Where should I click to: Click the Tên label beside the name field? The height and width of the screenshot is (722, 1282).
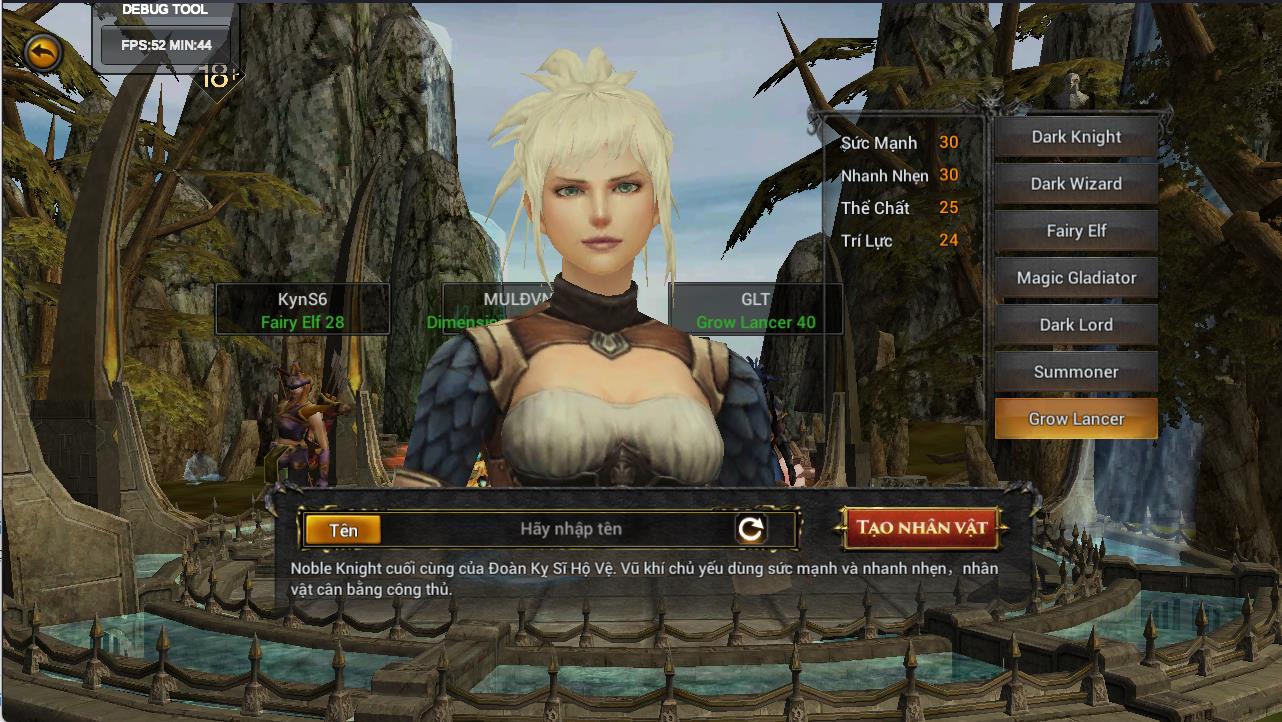coord(341,531)
